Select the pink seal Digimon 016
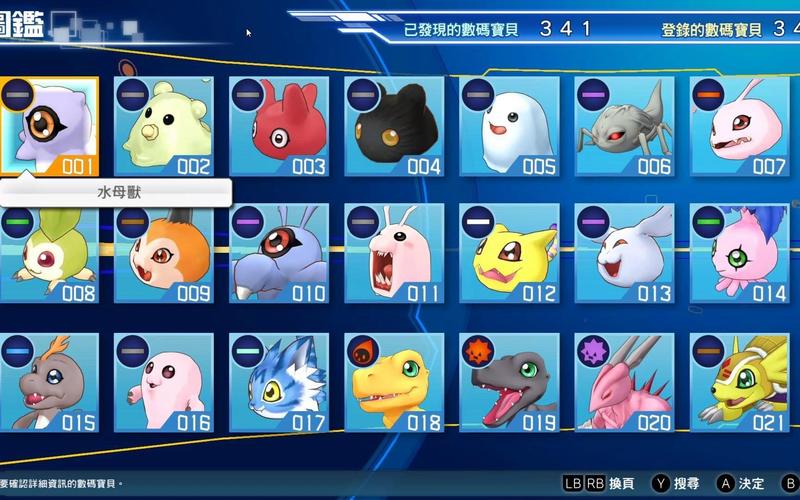Image resolution: width=800 pixels, height=500 pixels. (164, 382)
